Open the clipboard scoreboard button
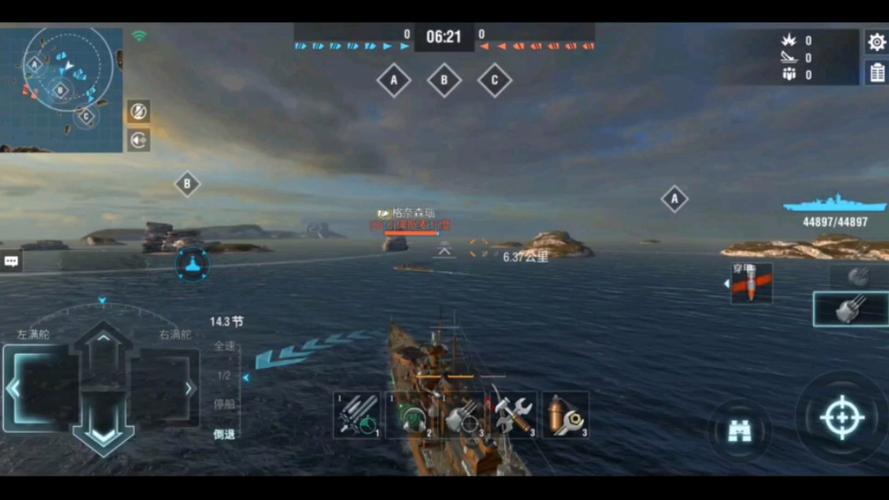The image size is (889, 500). (876, 72)
